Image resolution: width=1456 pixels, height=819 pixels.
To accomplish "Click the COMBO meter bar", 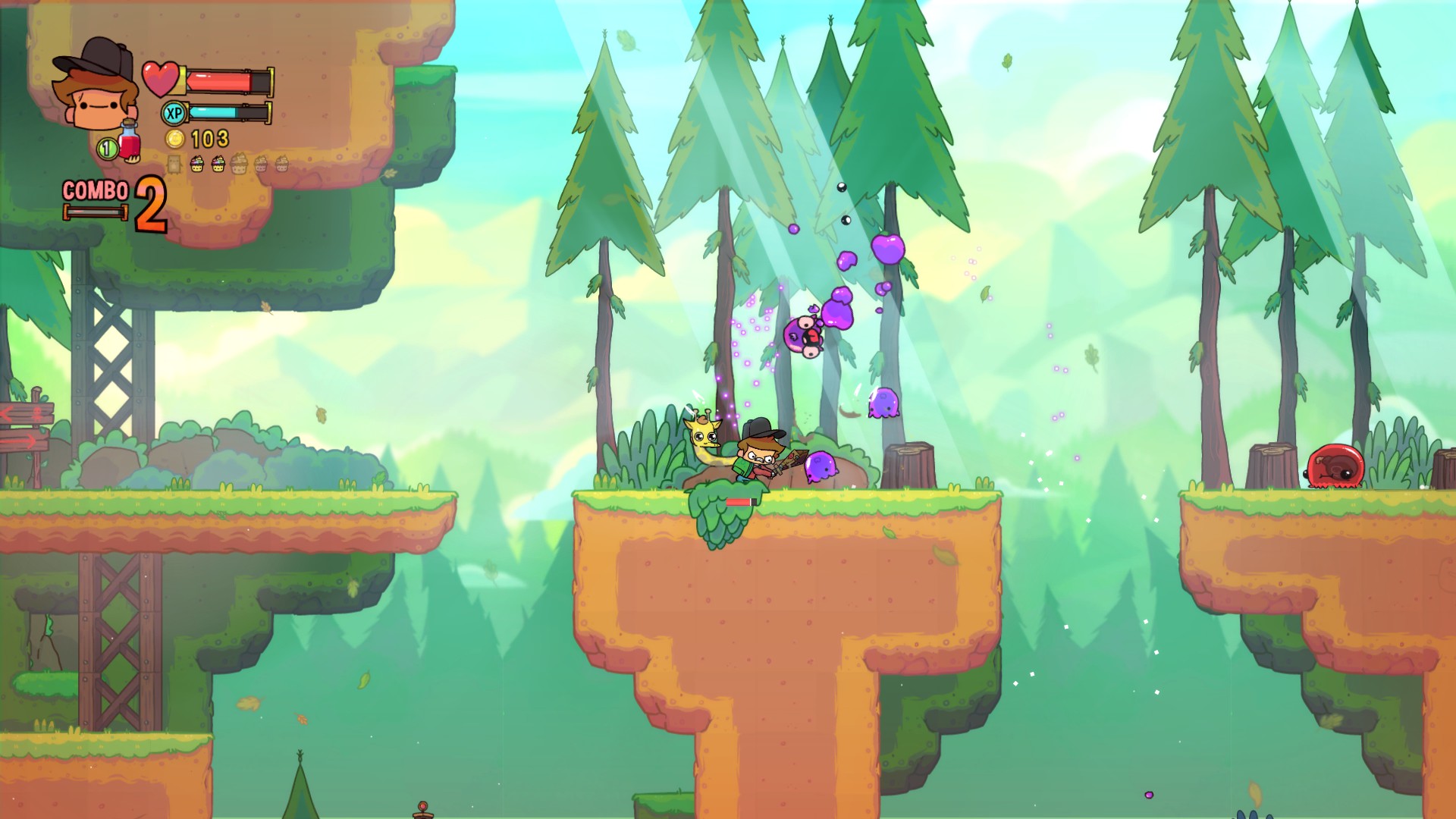I will (95, 211).
